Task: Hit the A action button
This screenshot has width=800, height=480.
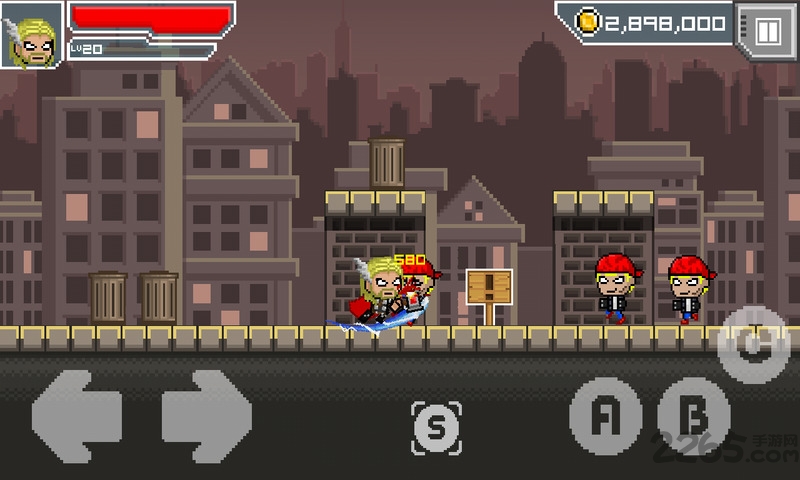Action: coord(603,415)
